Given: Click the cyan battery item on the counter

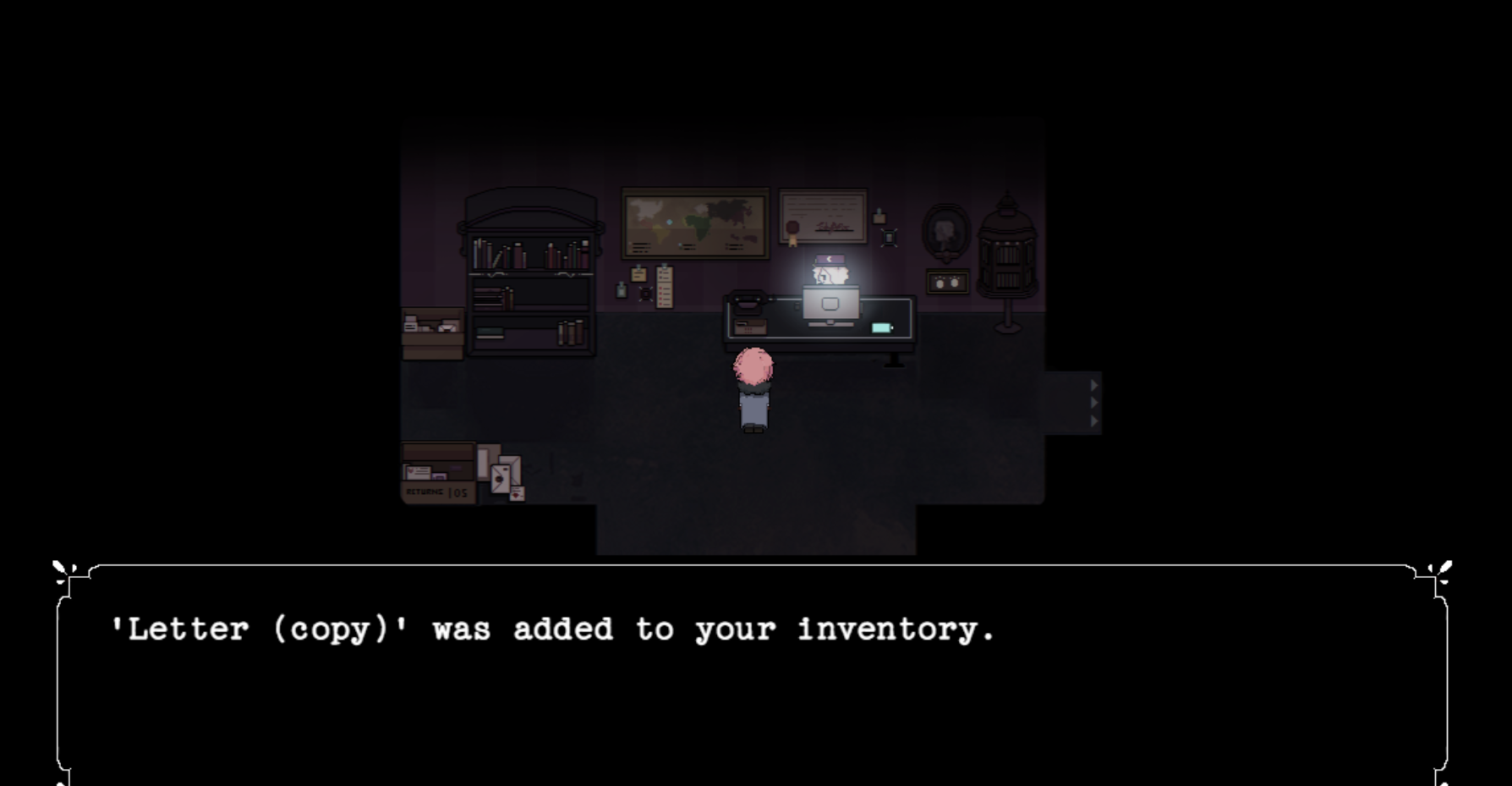Looking at the screenshot, I should point(882,327).
